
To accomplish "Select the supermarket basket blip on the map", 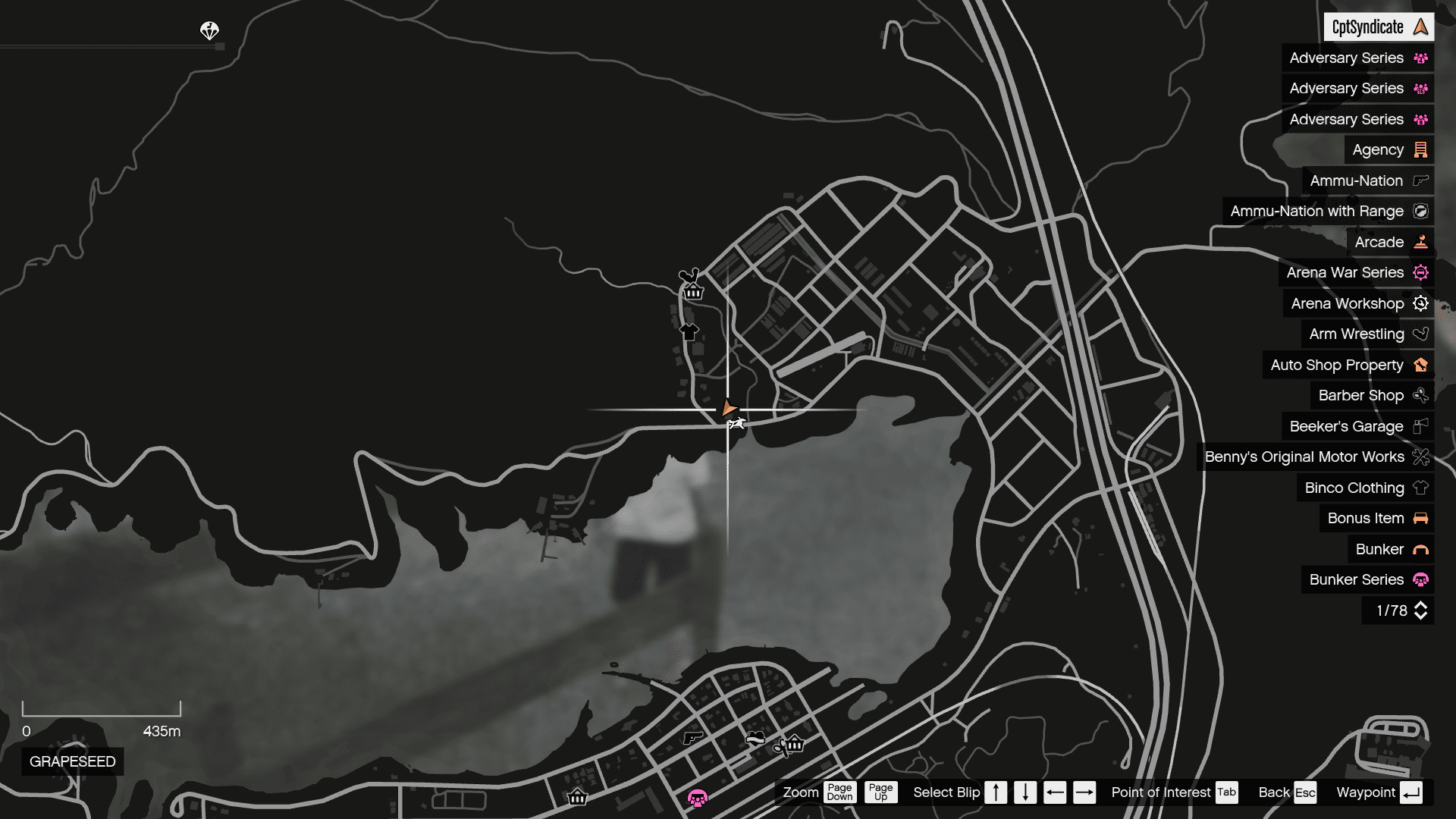I will [x=692, y=291].
